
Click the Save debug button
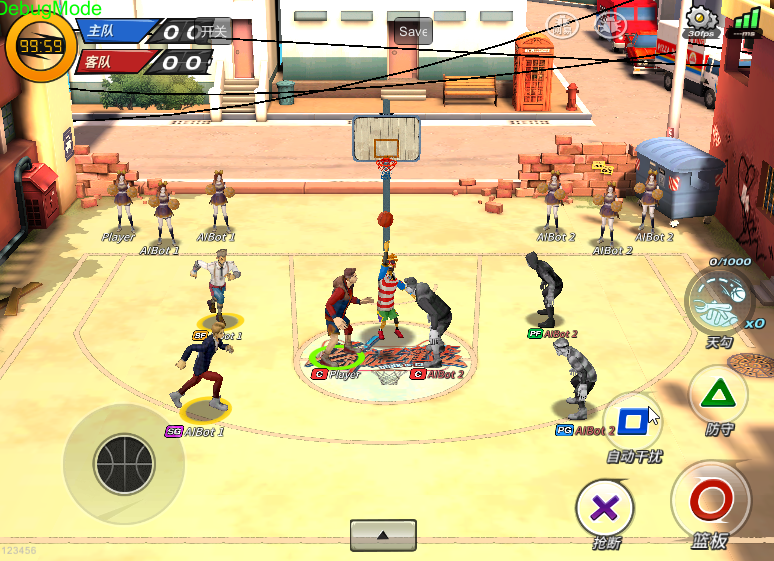point(413,31)
